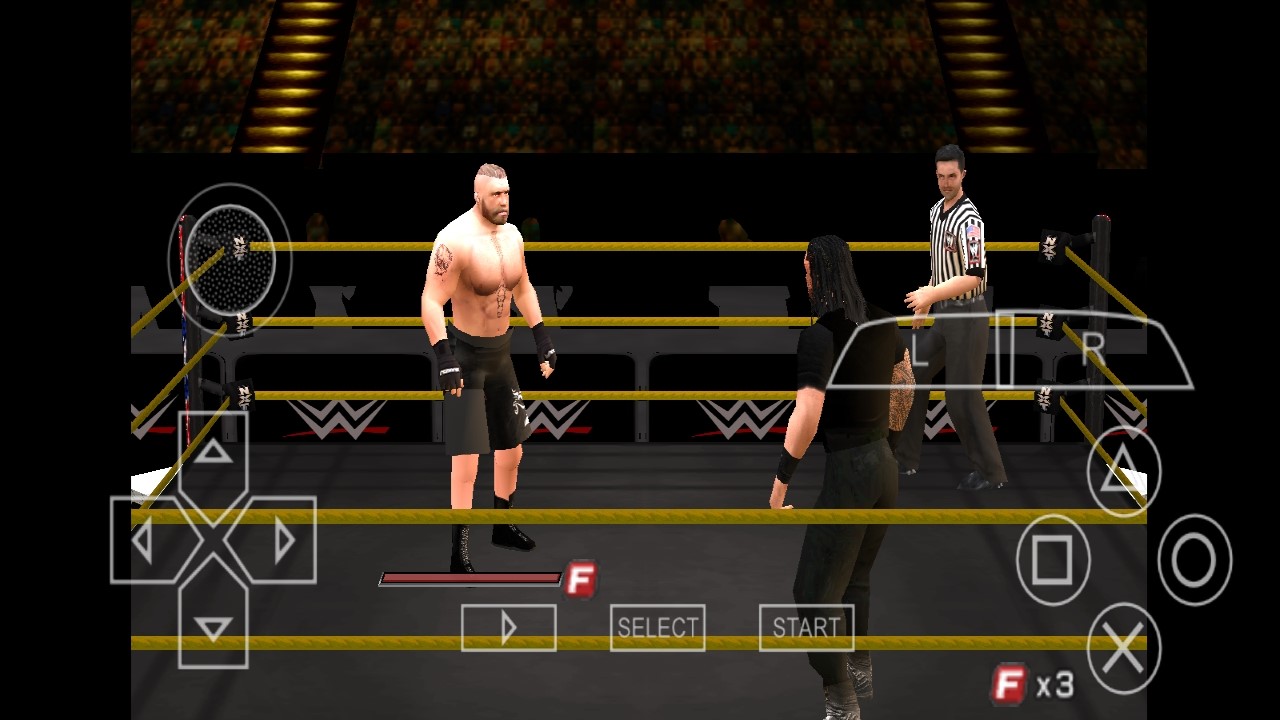The width and height of the screenshot is (1280, 720).
Task: Tap the Triangle action button
Action: tap(1123, 472)
